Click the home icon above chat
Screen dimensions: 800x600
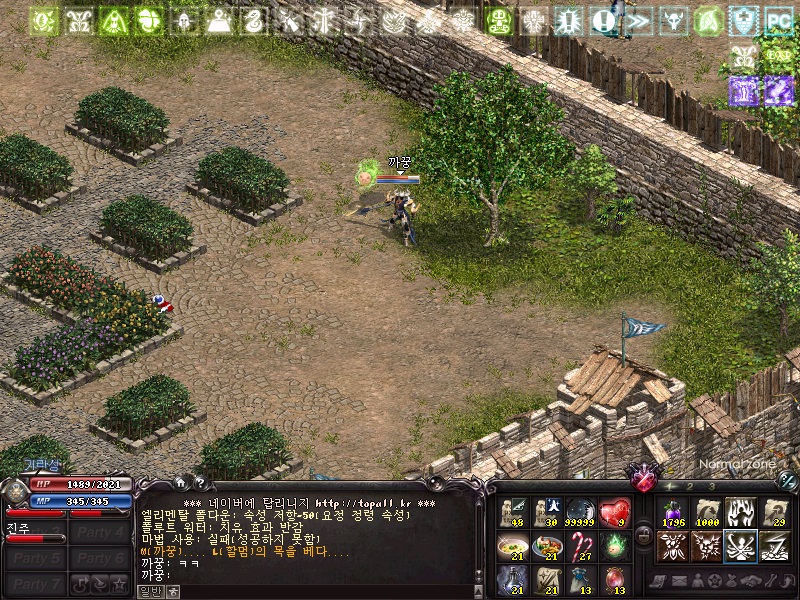pos(180,483)
